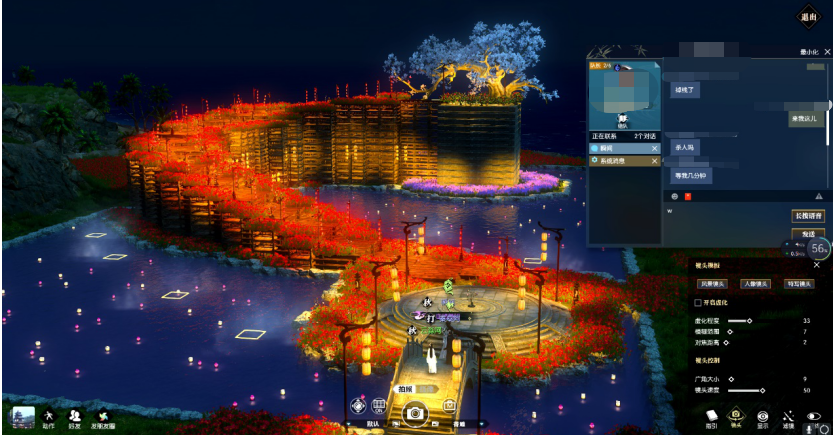
Task: Adjust the 虚化程度 slider
Action: tap(747, 320)
